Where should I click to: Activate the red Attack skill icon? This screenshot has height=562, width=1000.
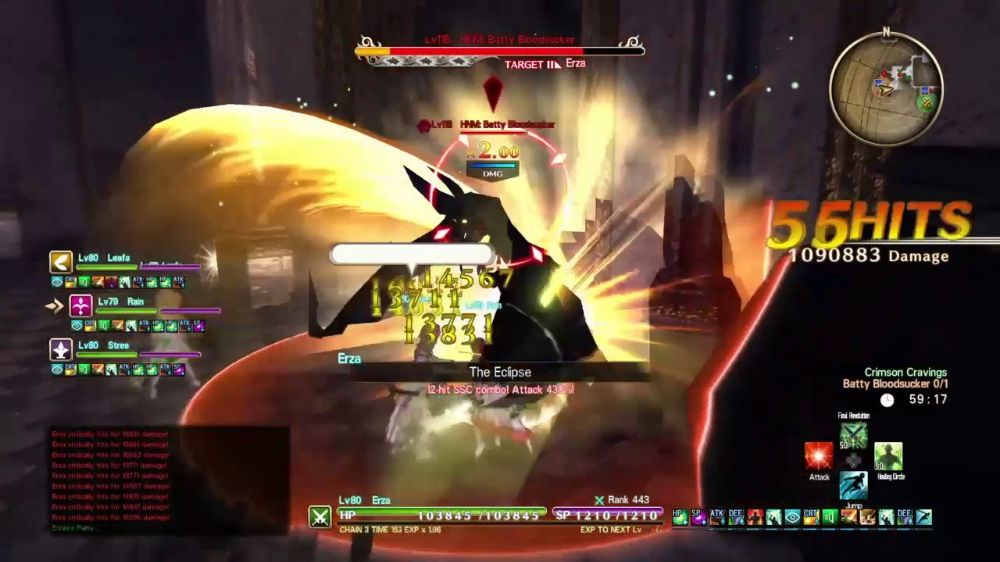(819, 456)
